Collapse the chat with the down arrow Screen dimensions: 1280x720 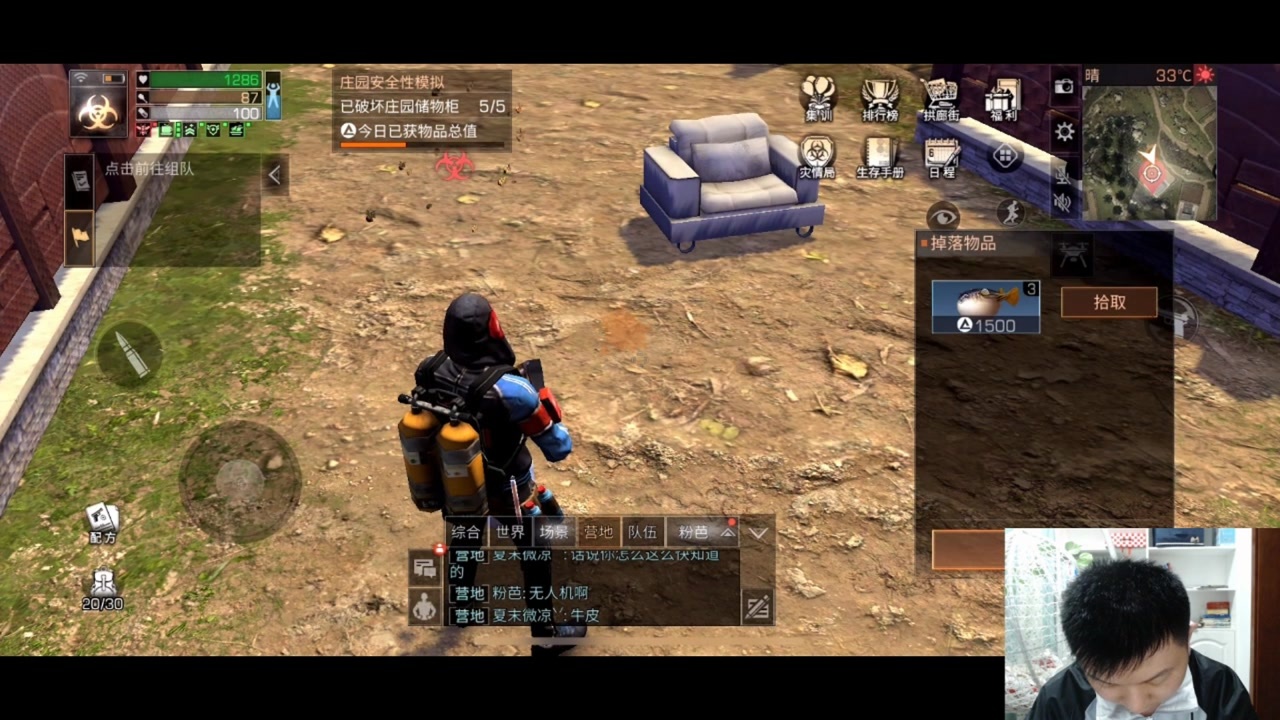(x=759, y=533)
